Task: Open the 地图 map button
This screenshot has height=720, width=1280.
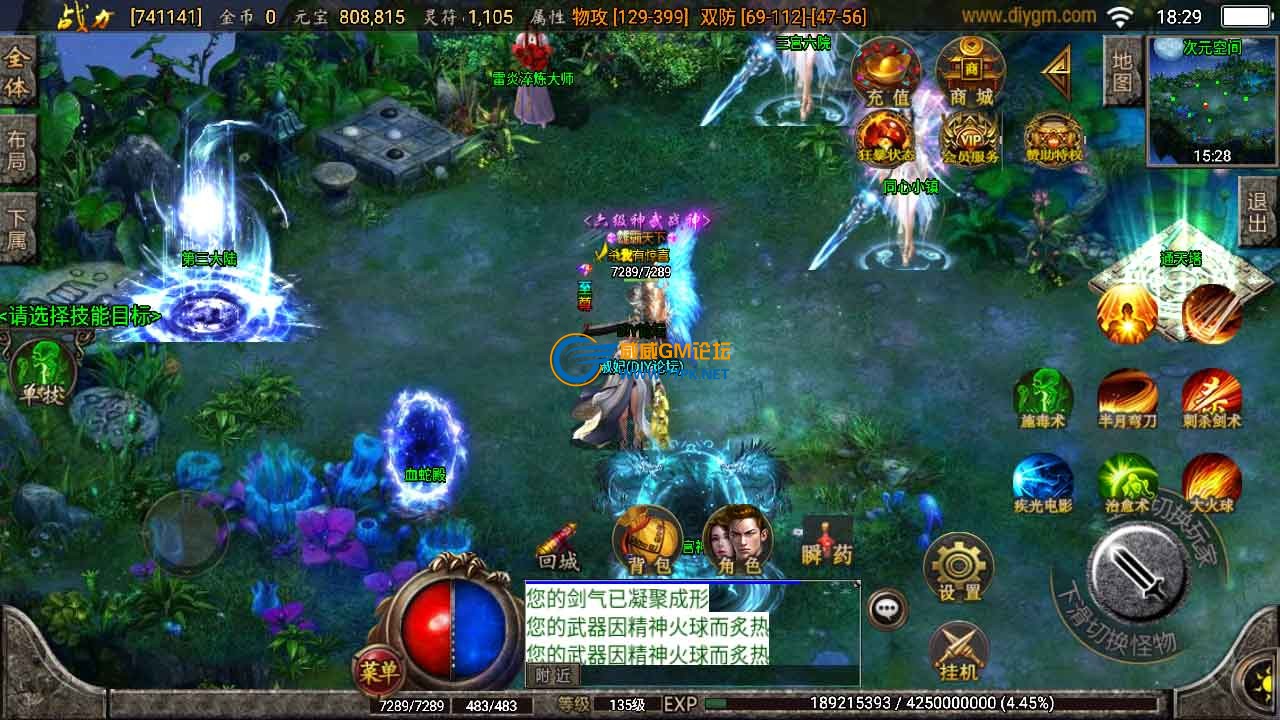Action: (x=1122, y=71)
